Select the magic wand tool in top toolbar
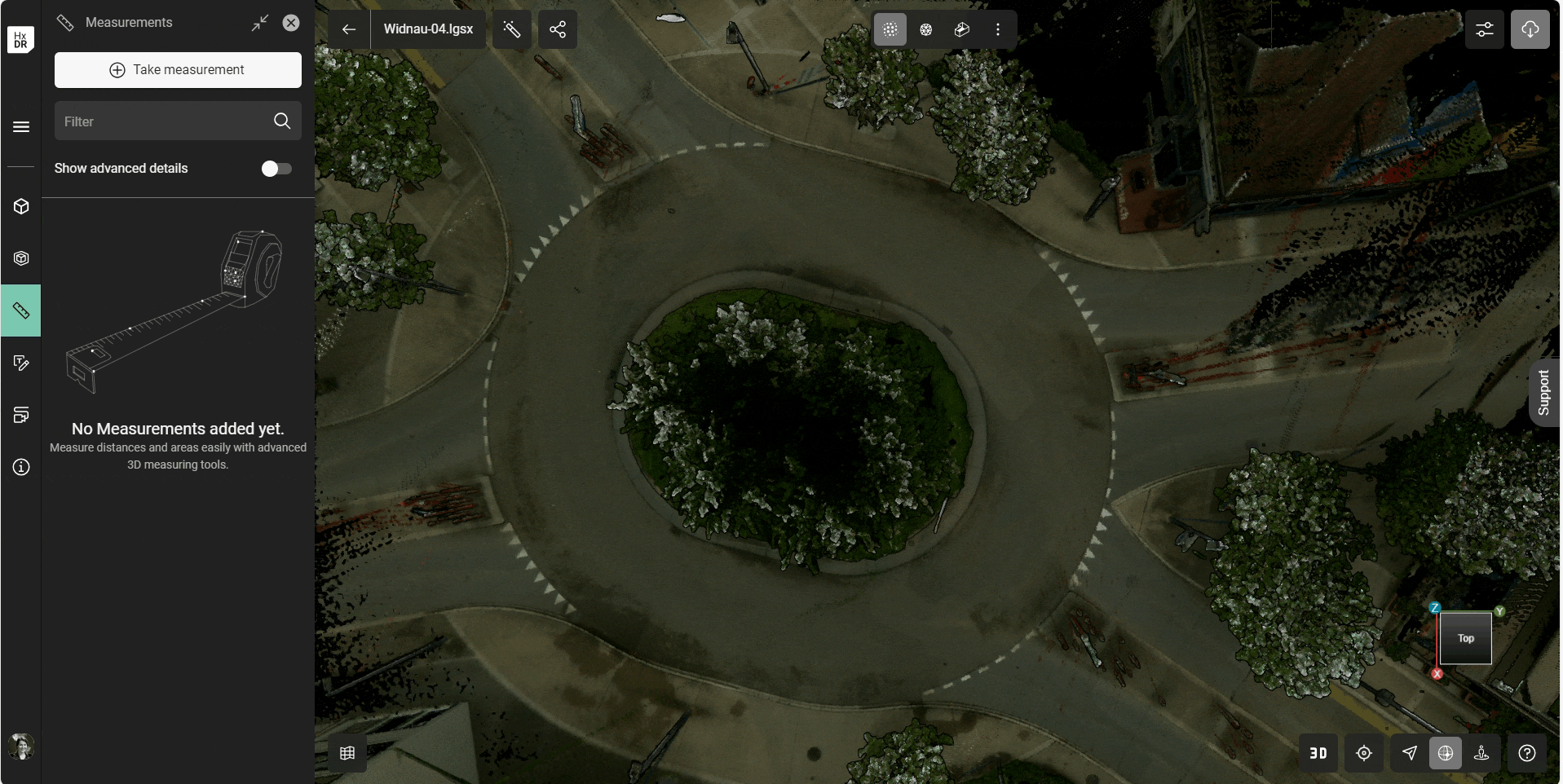Viewport: 1563px width, 784px height. coord(512,29)
